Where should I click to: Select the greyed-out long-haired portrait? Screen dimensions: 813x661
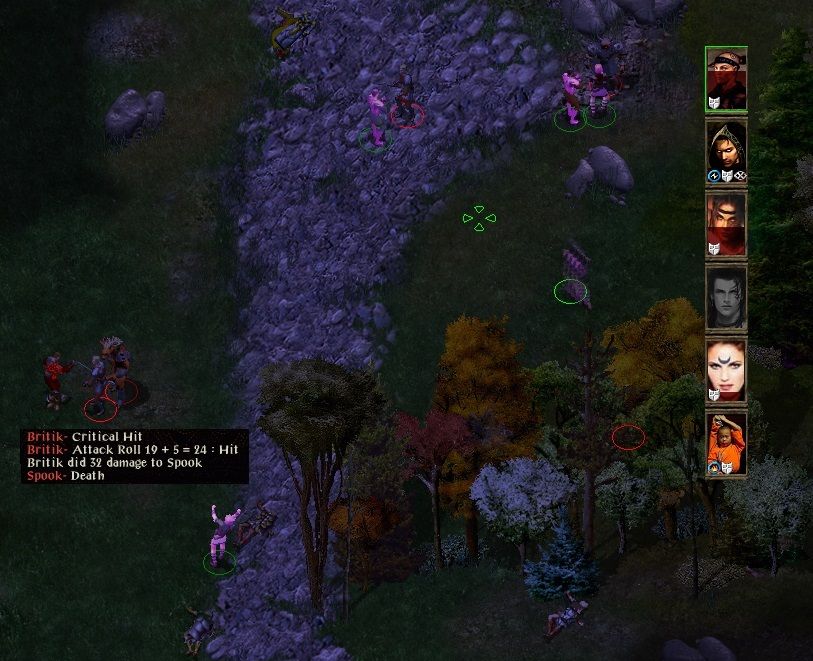point(725,297)
